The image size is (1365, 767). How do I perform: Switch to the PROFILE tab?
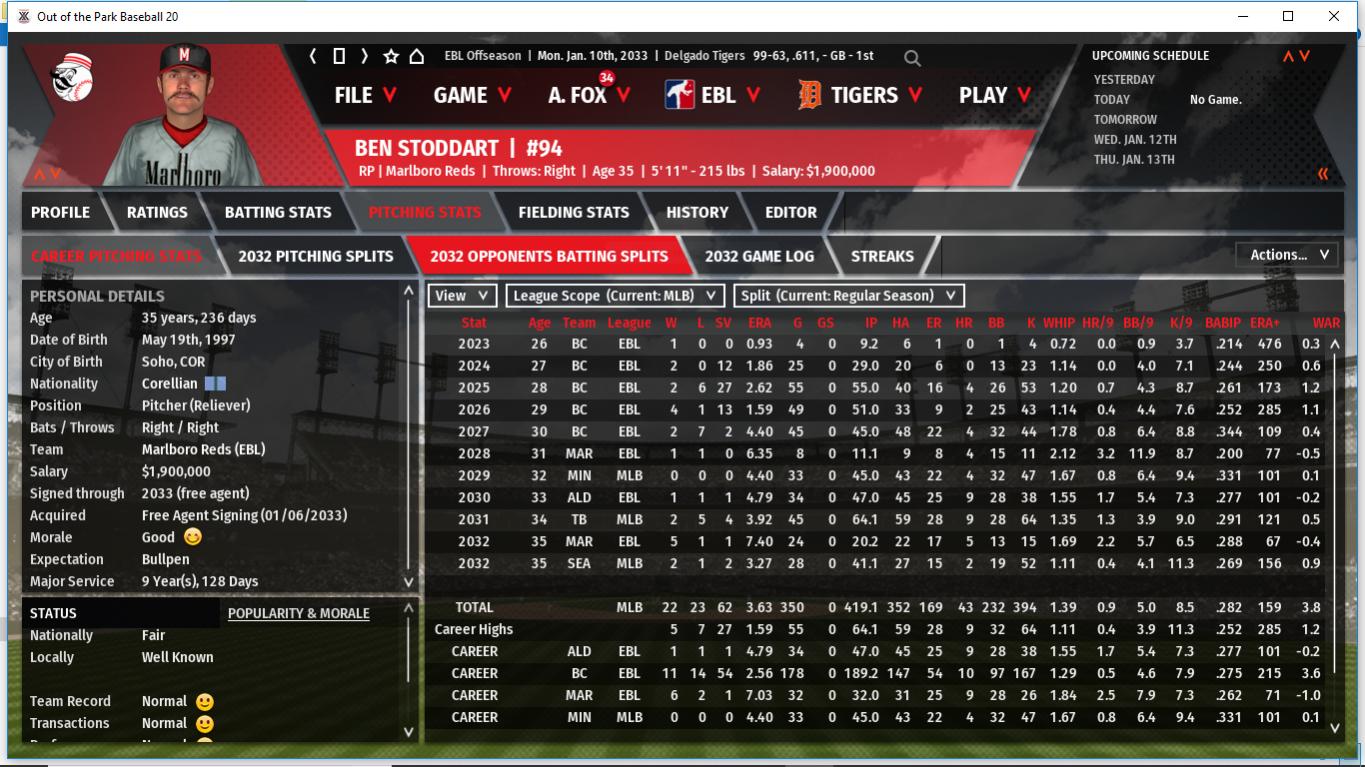coord(60,212)
